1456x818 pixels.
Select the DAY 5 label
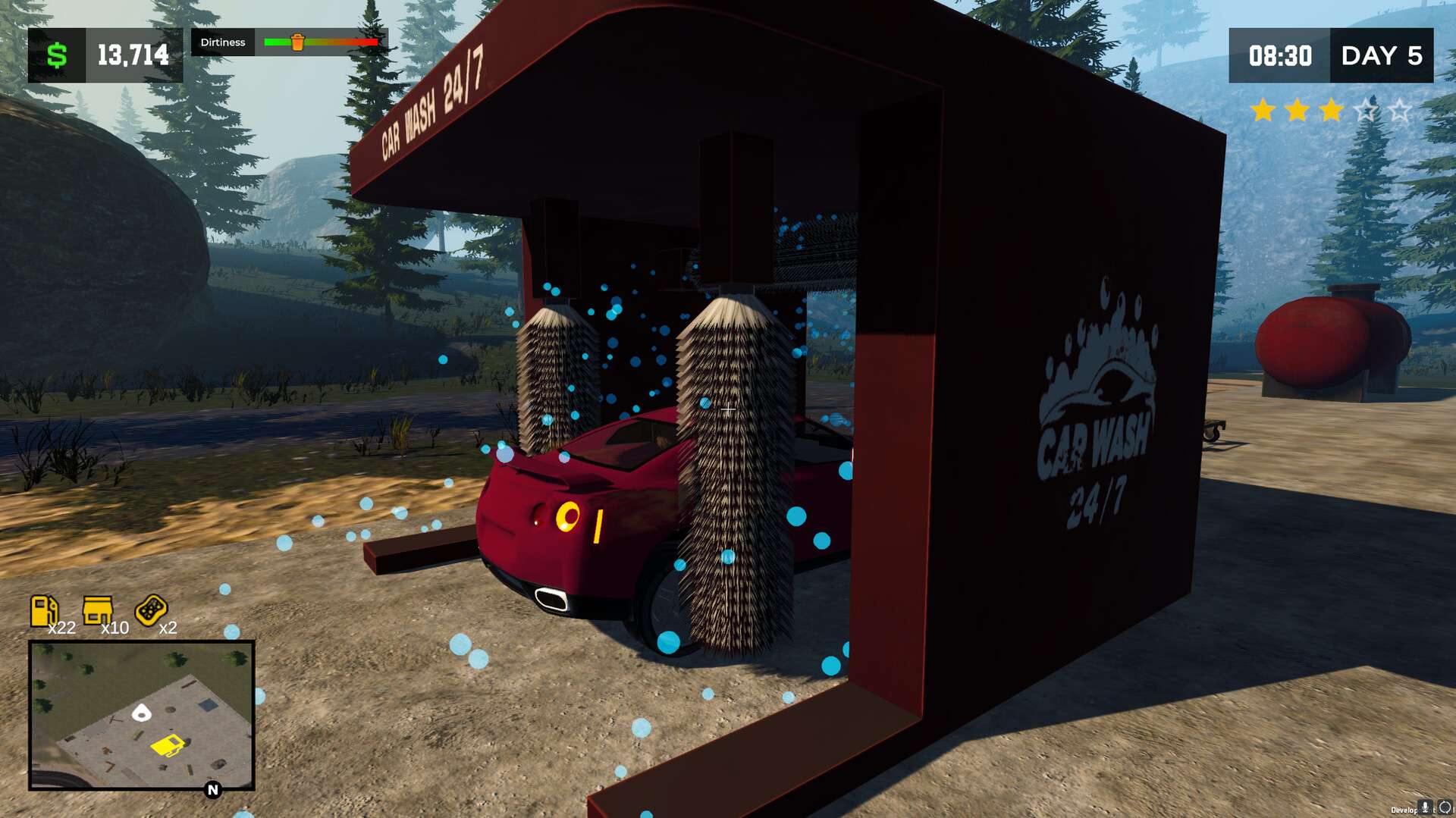point(1383,57)
